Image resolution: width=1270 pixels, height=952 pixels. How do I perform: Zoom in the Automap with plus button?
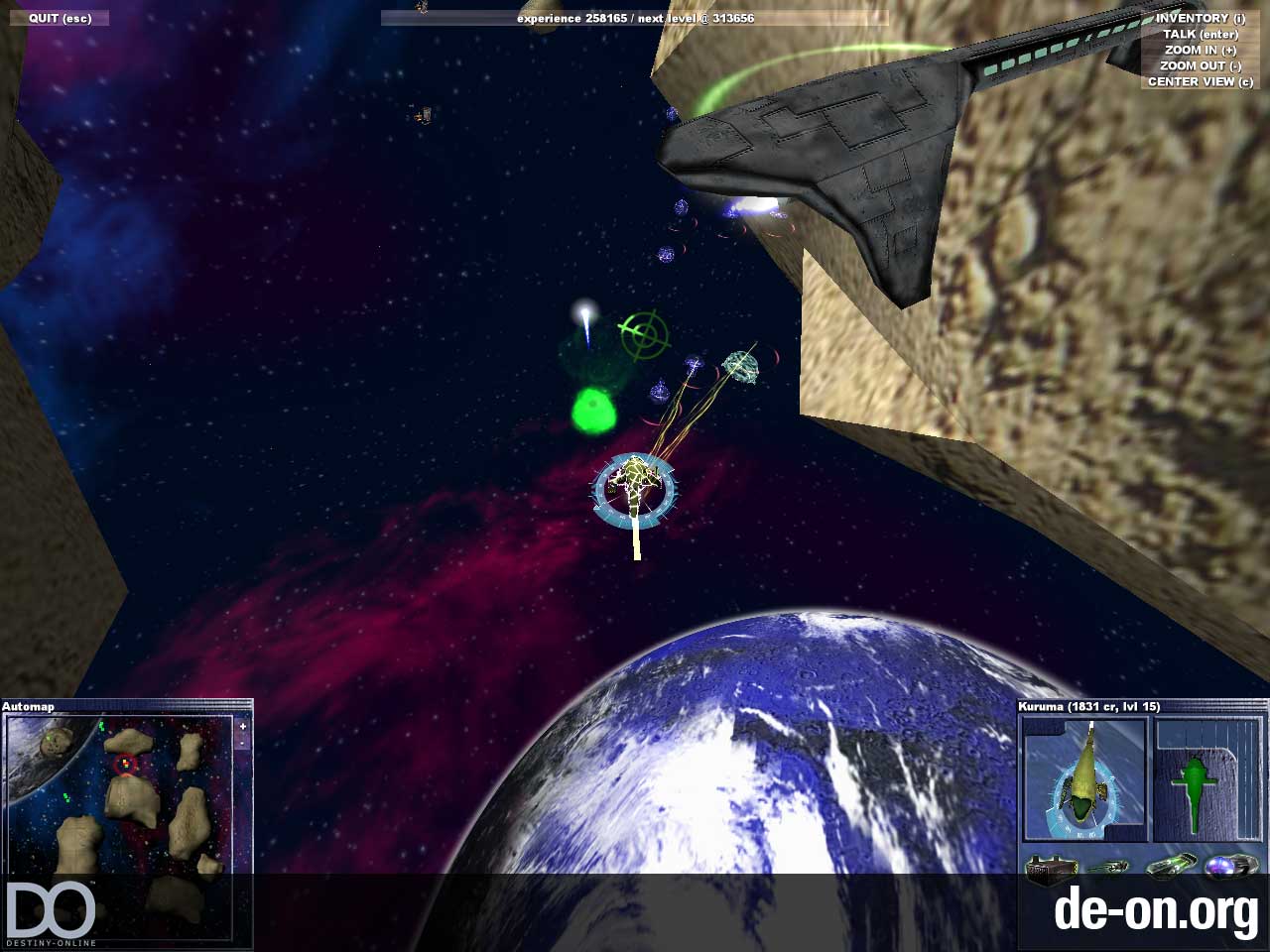242,727
